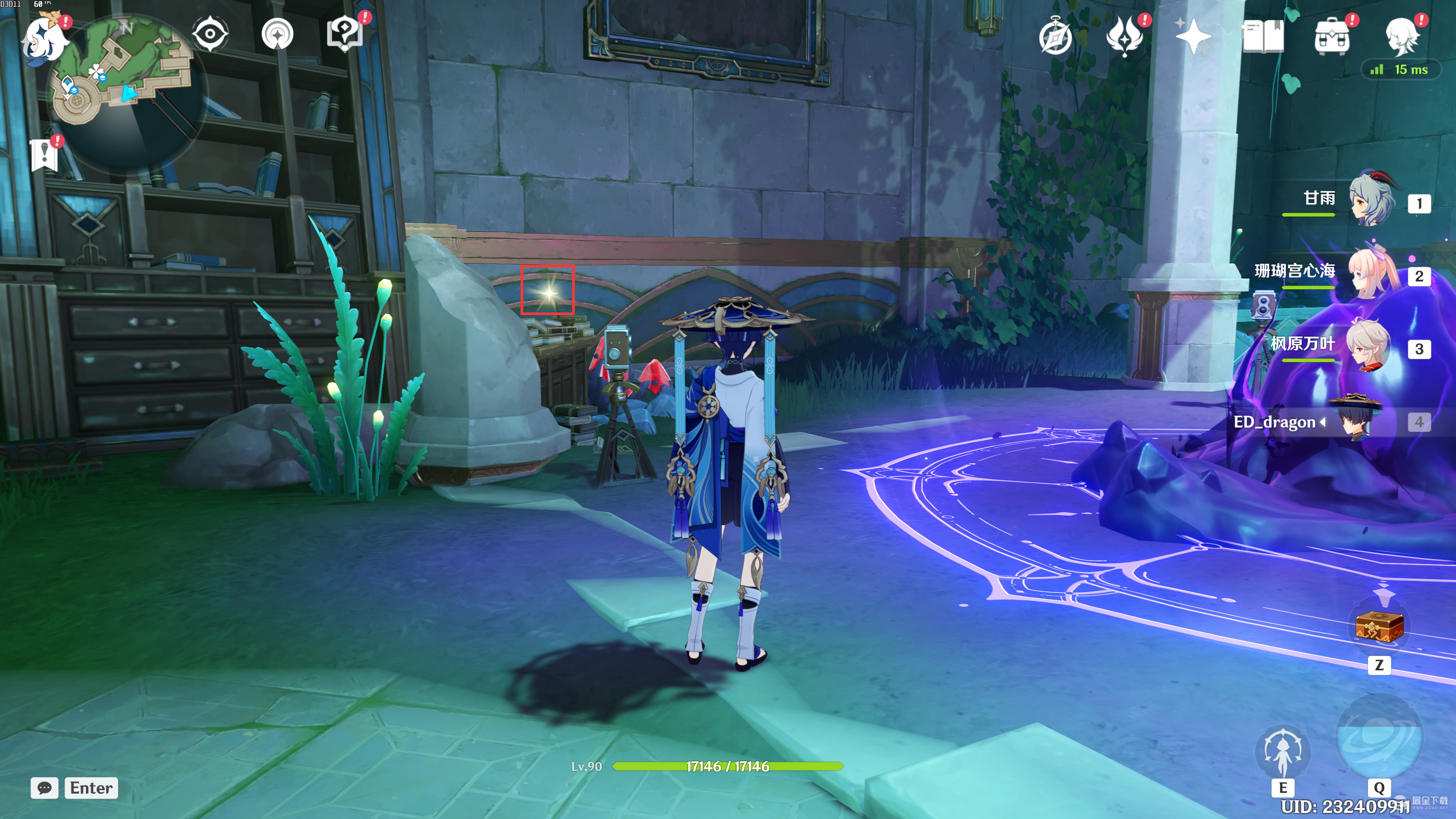Open the Wish star menu

point(1192,37)
